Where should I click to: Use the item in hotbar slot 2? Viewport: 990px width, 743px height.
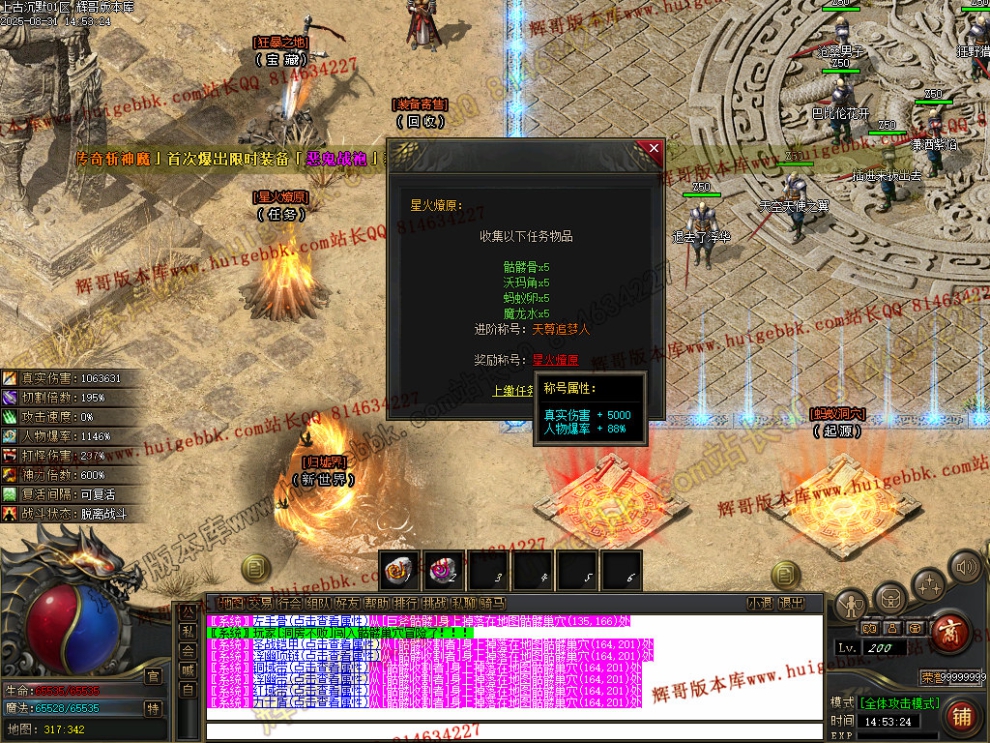pyautogui.click(x=443, y=570)
